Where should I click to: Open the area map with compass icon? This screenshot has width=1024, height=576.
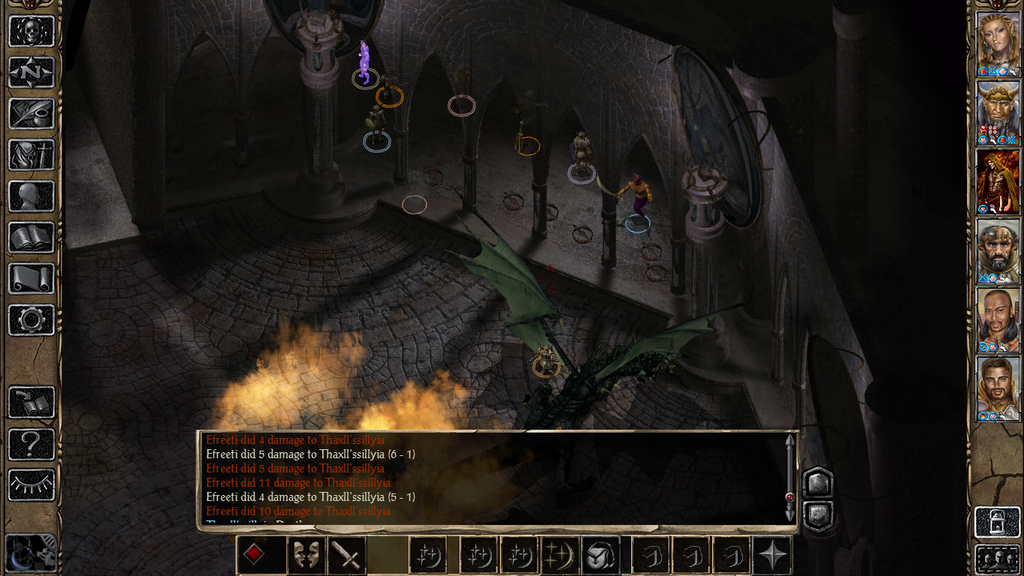tap(31, 72)
